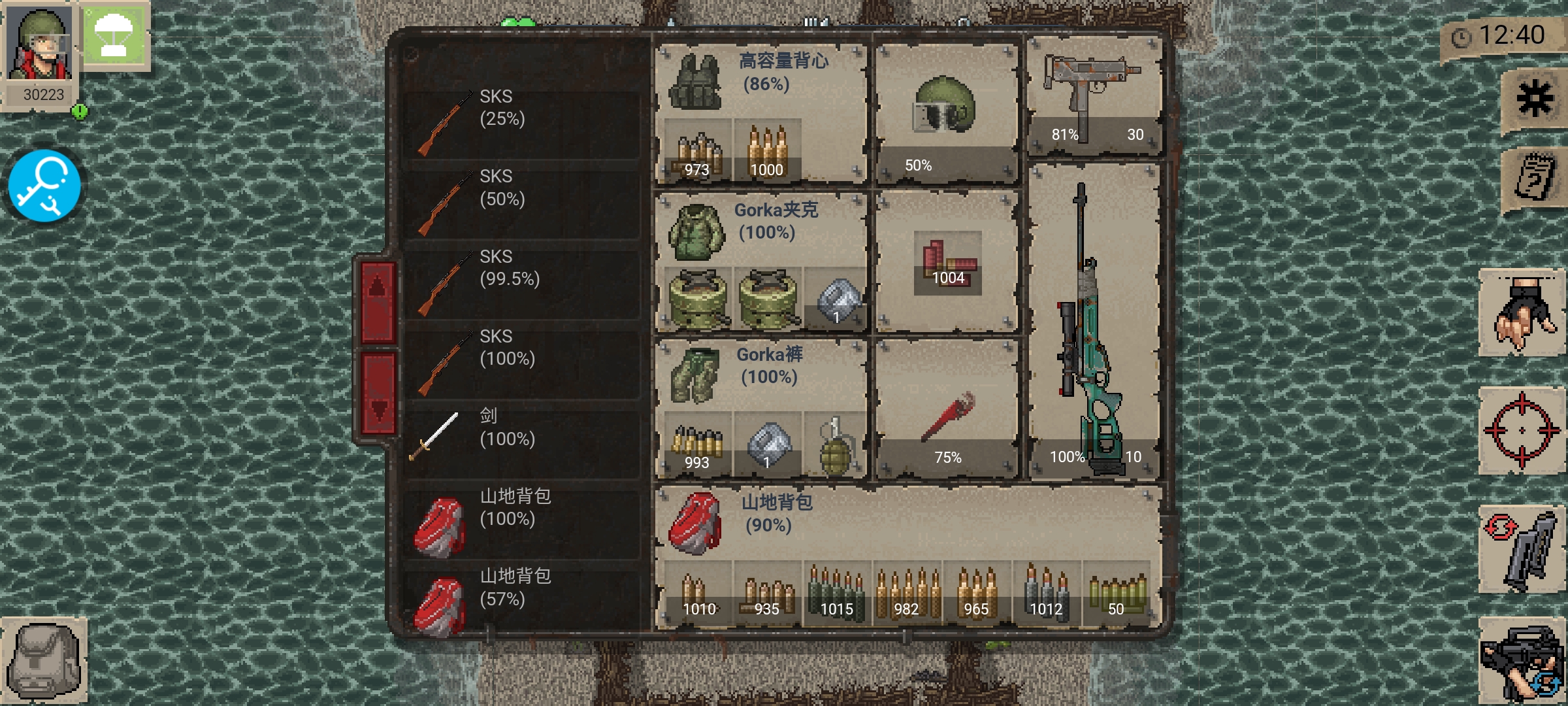Click the shotgun shells stack of 1004
This screenshot has width=1568, height=706.
[x=947, y=261]
